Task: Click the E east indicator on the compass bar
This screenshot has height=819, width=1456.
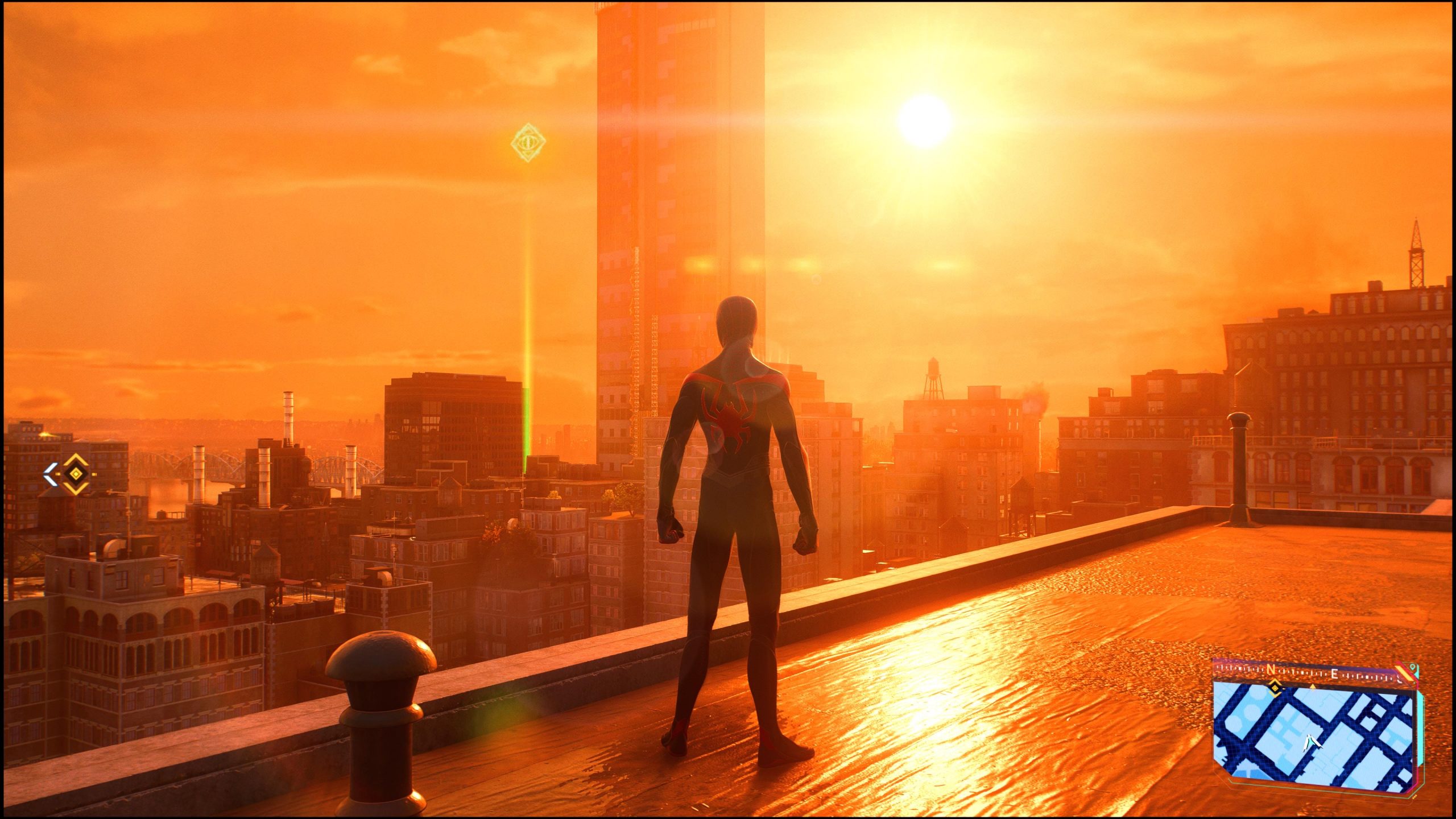Action: pyautogui.click(x=1335, y=675)
